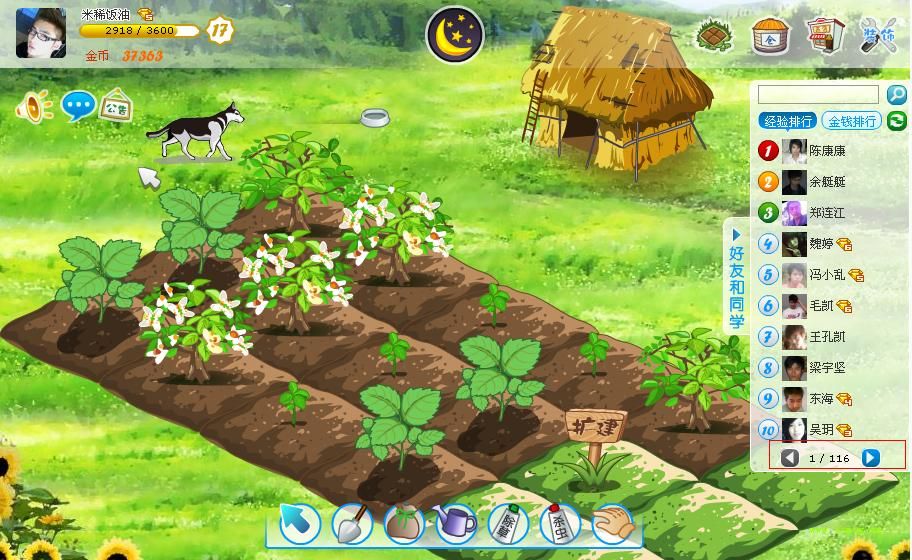Refresh the friend ranking list
The width and height of the screenshot is (912, 560).
click(x=896, y=121)
